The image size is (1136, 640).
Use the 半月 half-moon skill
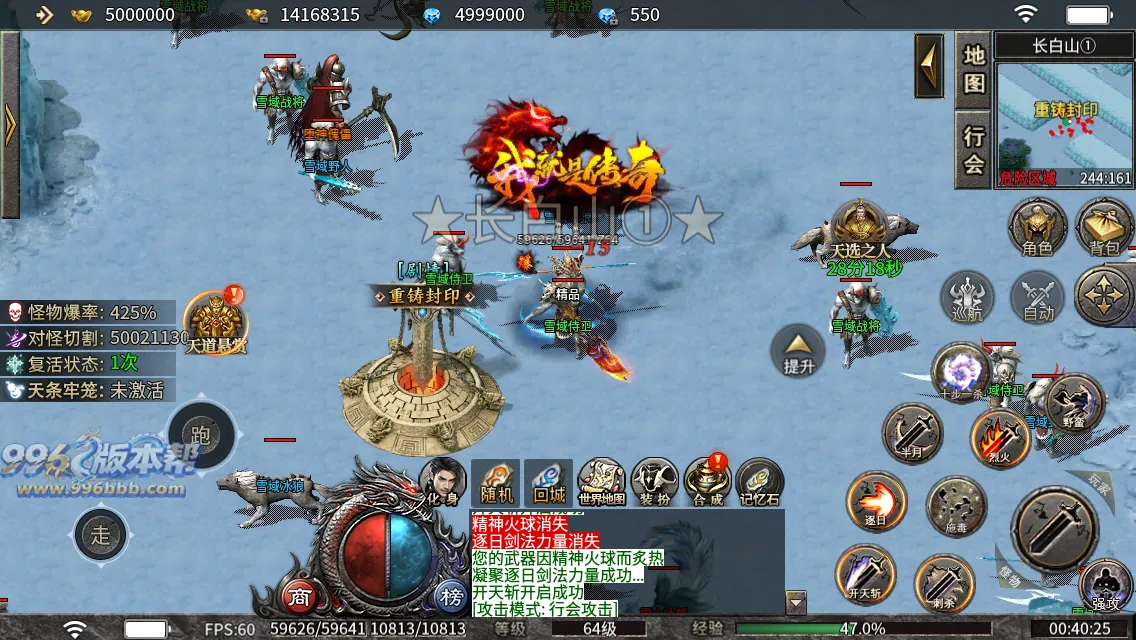coord(913,433)
